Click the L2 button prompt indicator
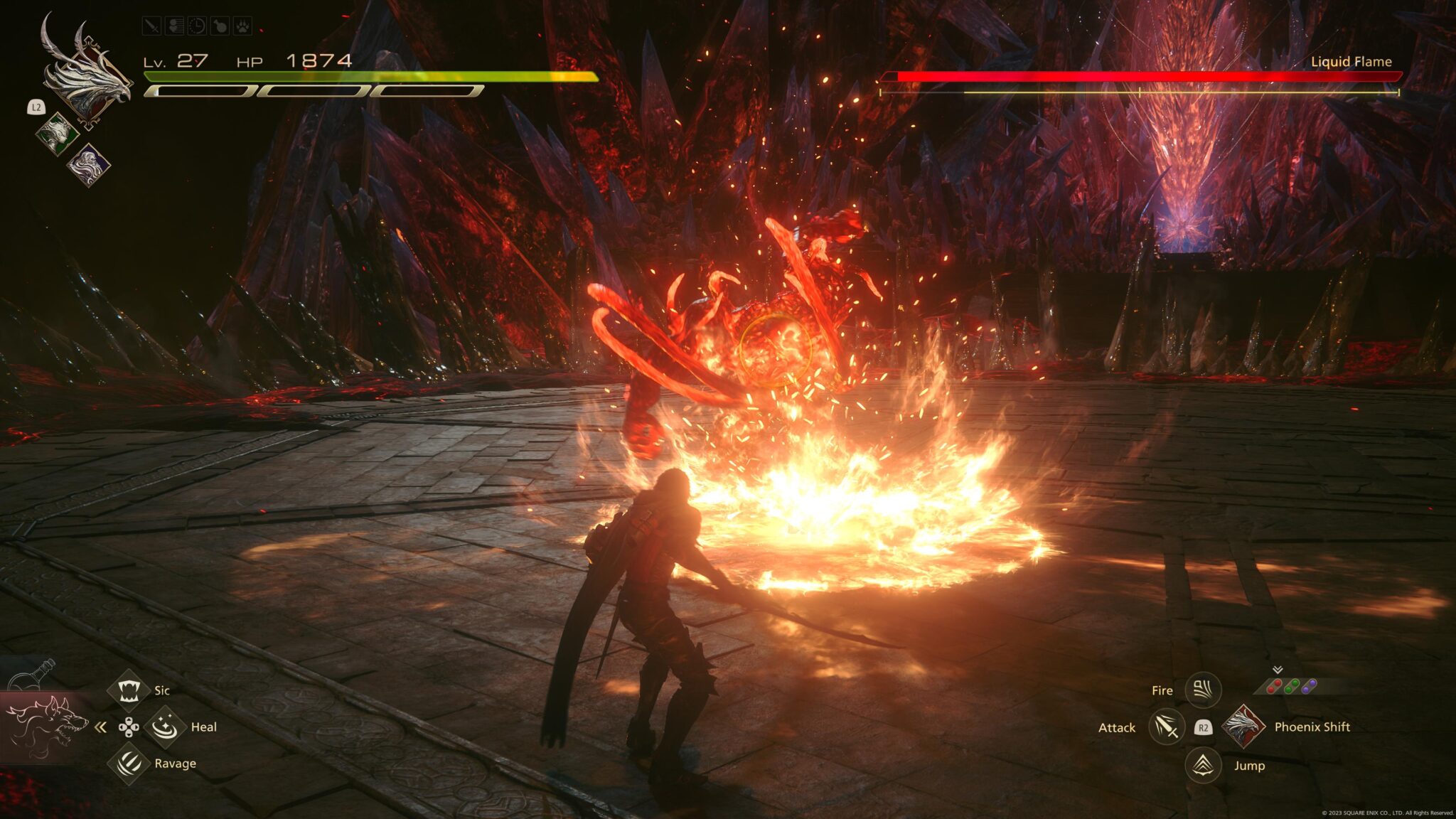This screenshot has height=819, width=1456. 36,107
